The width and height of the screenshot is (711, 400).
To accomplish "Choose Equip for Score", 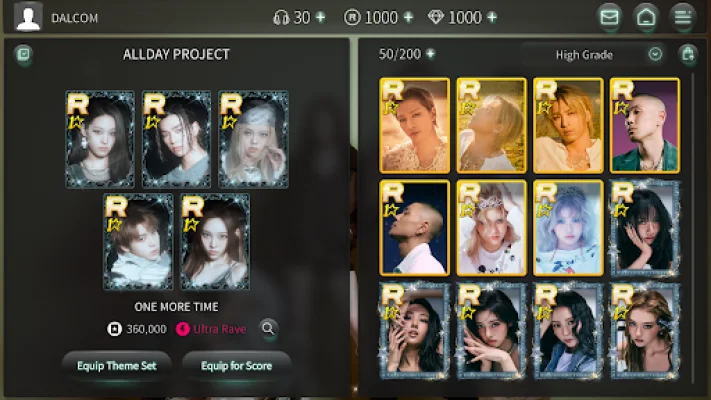I will (236, 365).
